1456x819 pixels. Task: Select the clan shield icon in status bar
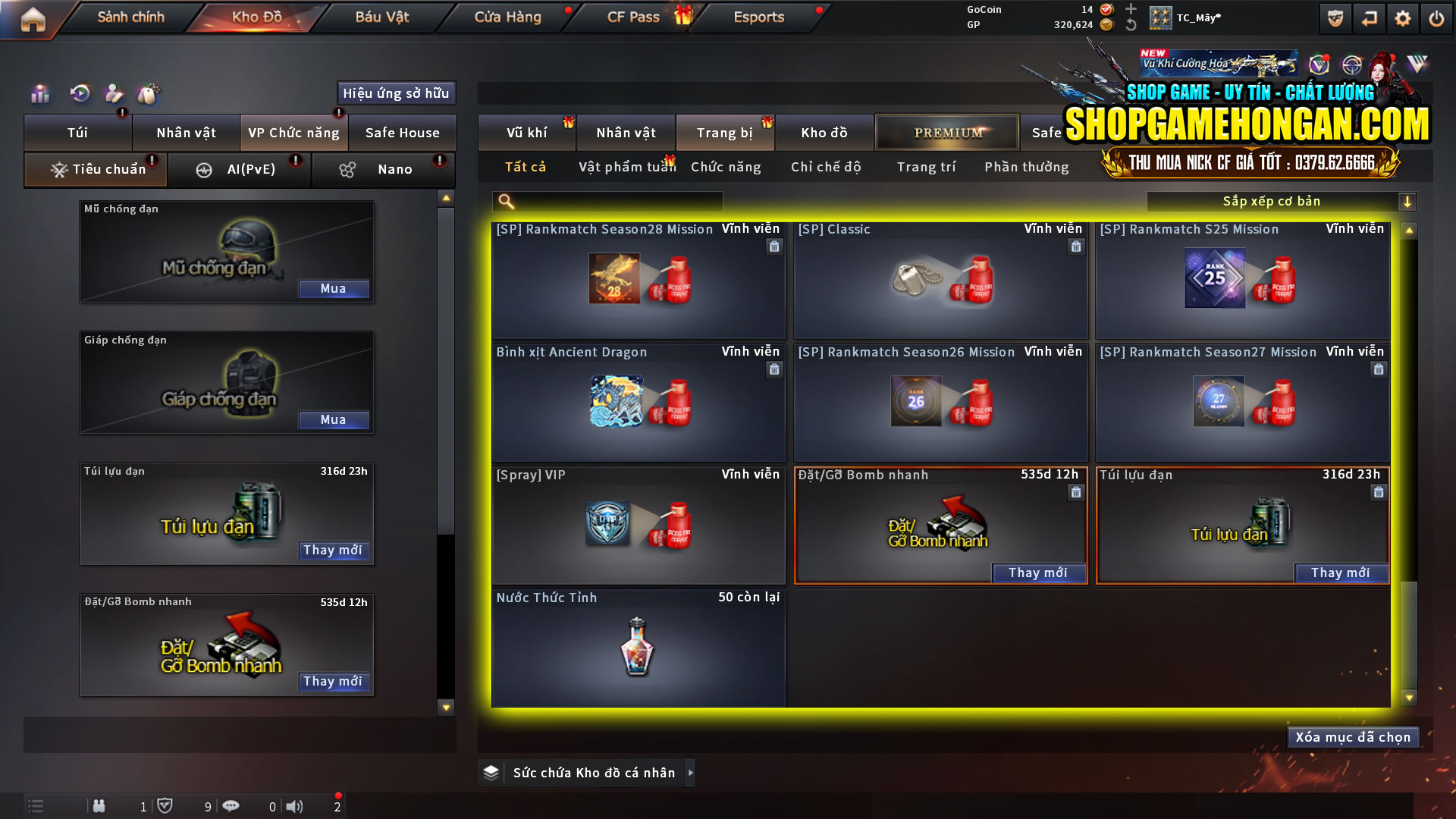click(166, 806)
